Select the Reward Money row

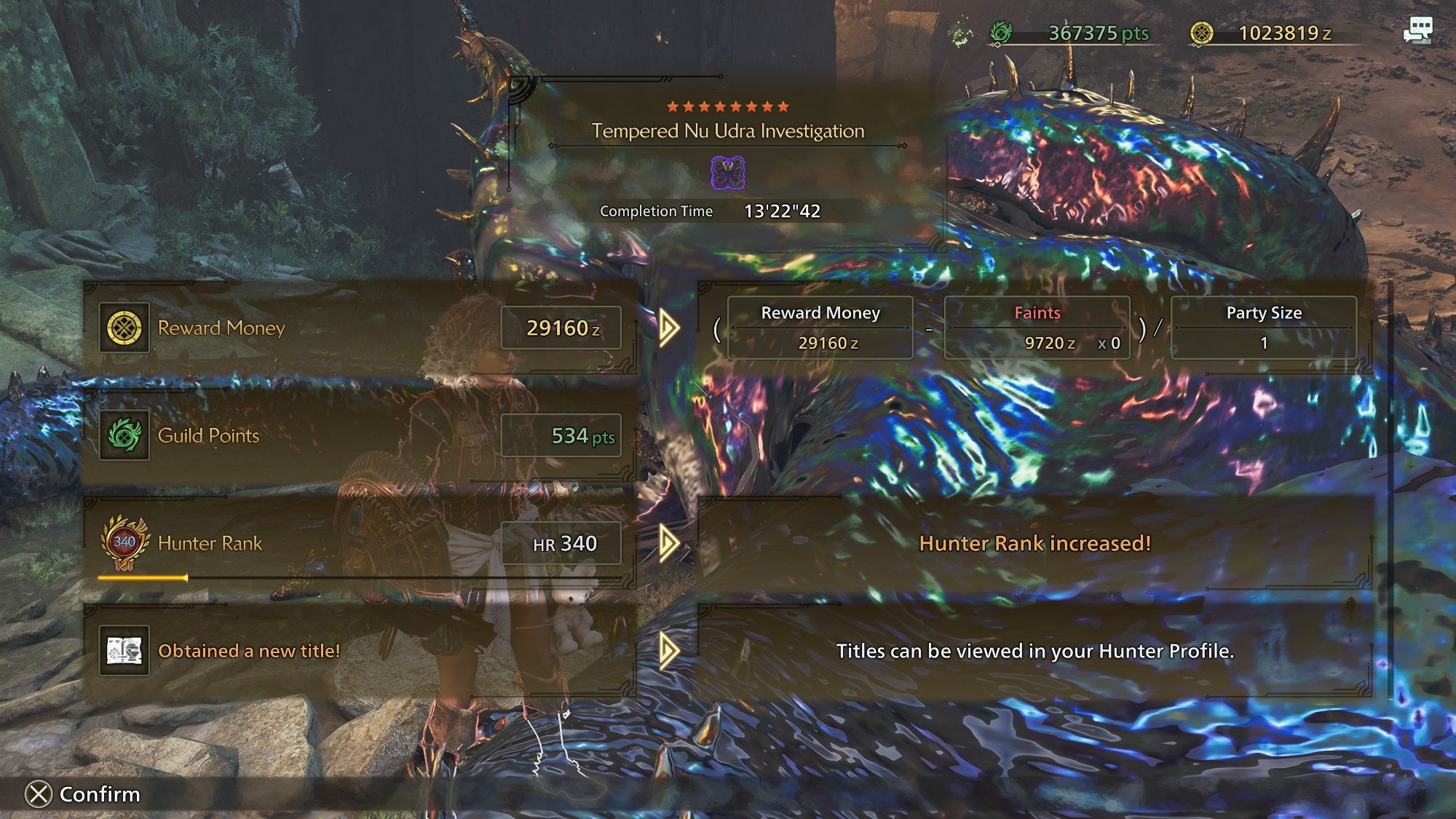360,328
